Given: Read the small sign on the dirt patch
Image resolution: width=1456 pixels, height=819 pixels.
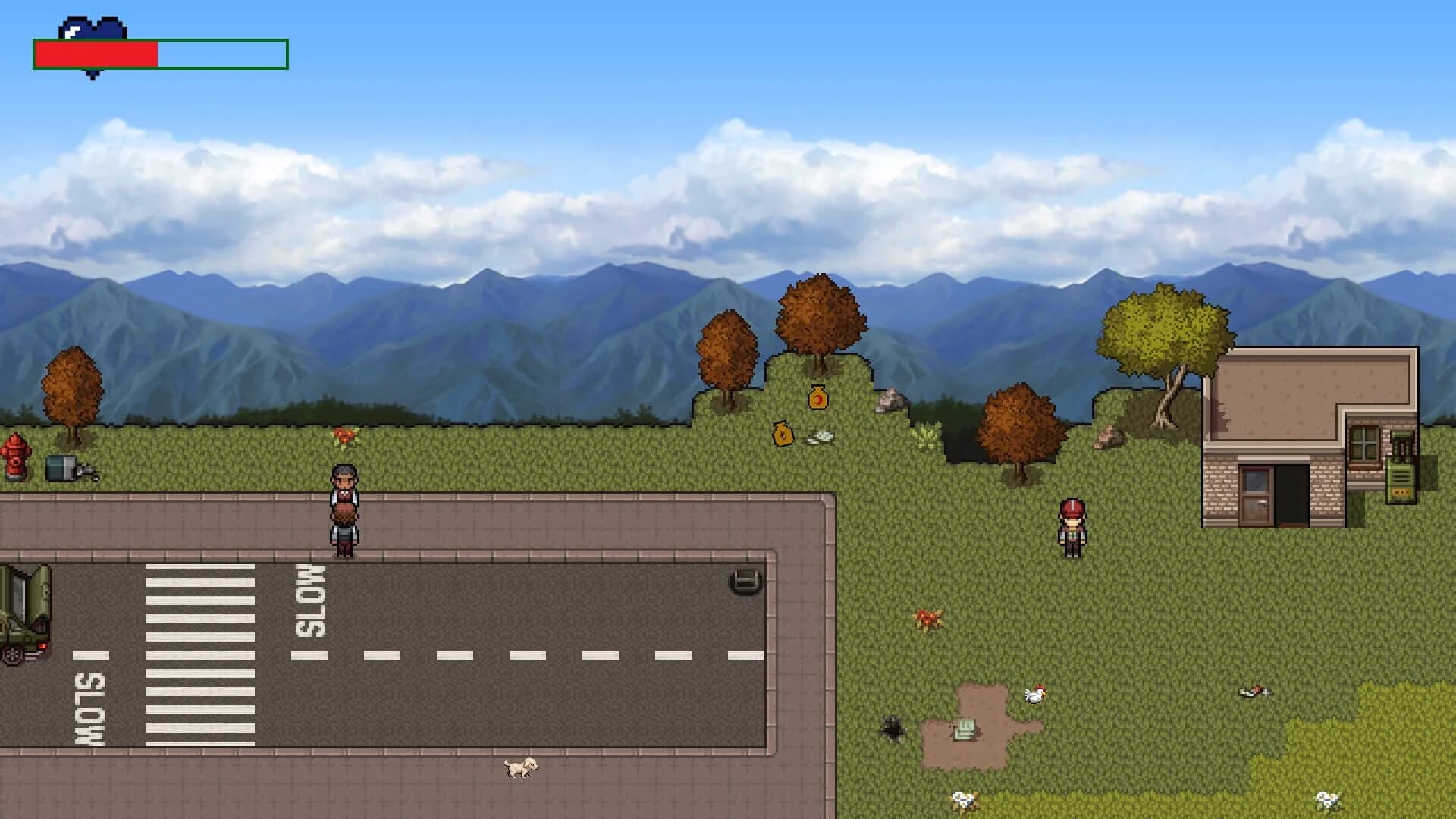Looking at the screenshot, I should click(965, 728).
